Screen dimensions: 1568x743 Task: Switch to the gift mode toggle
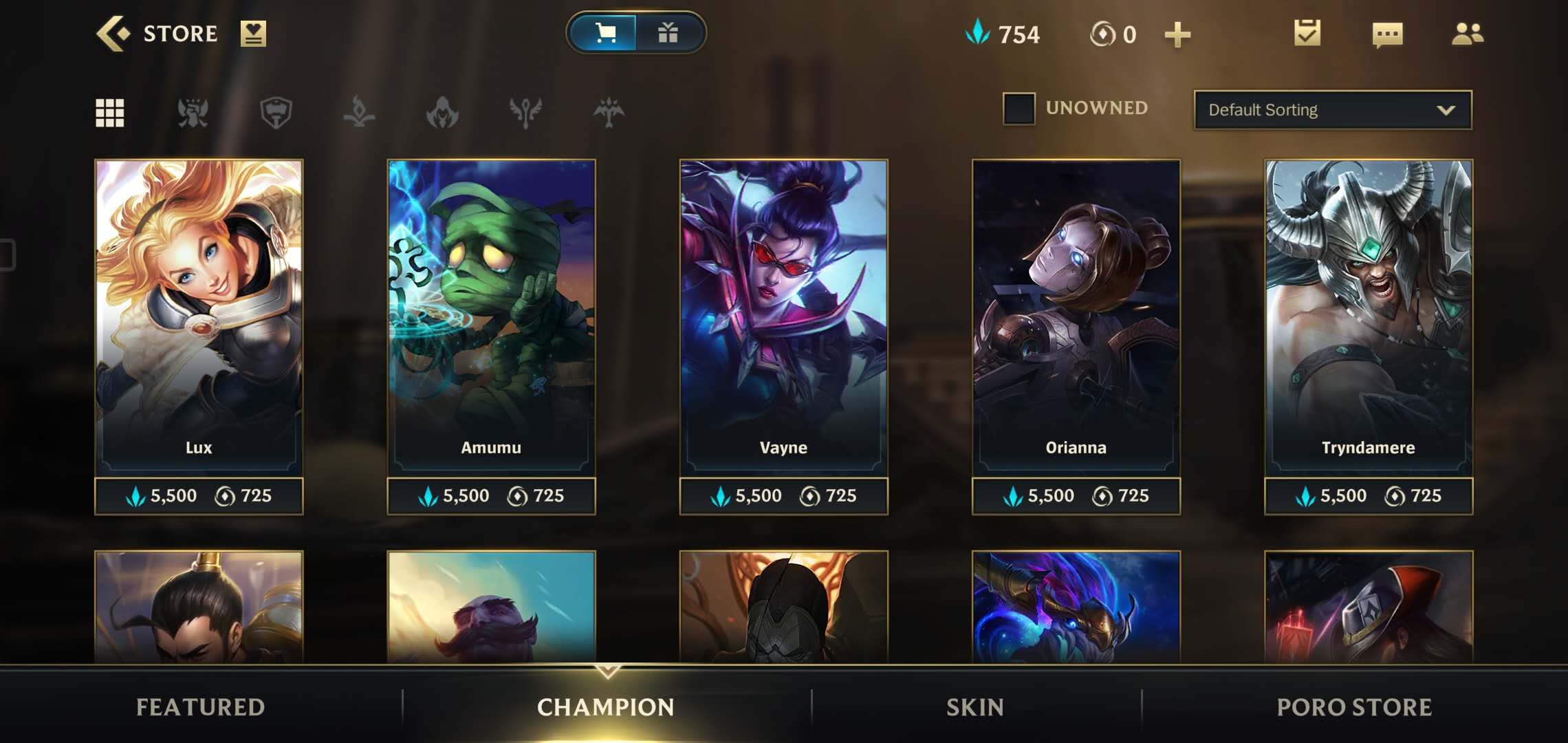668,33
